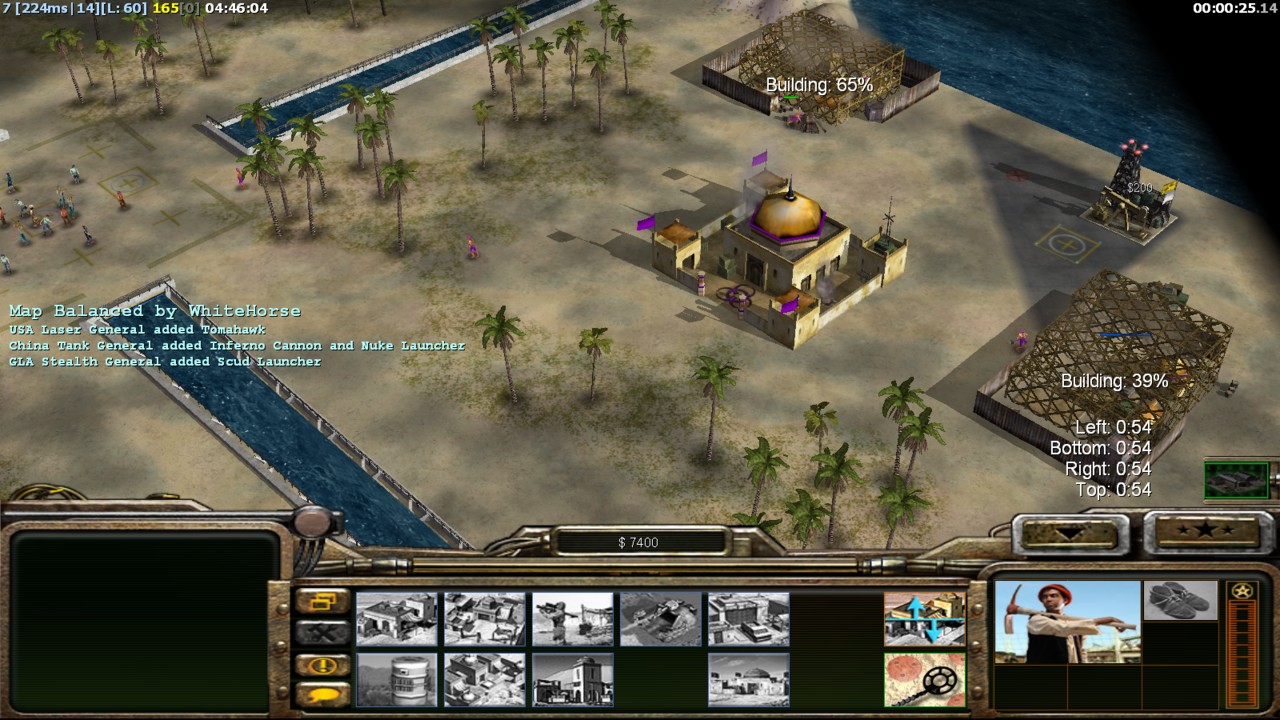Viewport: 1280px width, 720px height.
Task: Select the domed Command Center icon
Action: coord(749,679)
